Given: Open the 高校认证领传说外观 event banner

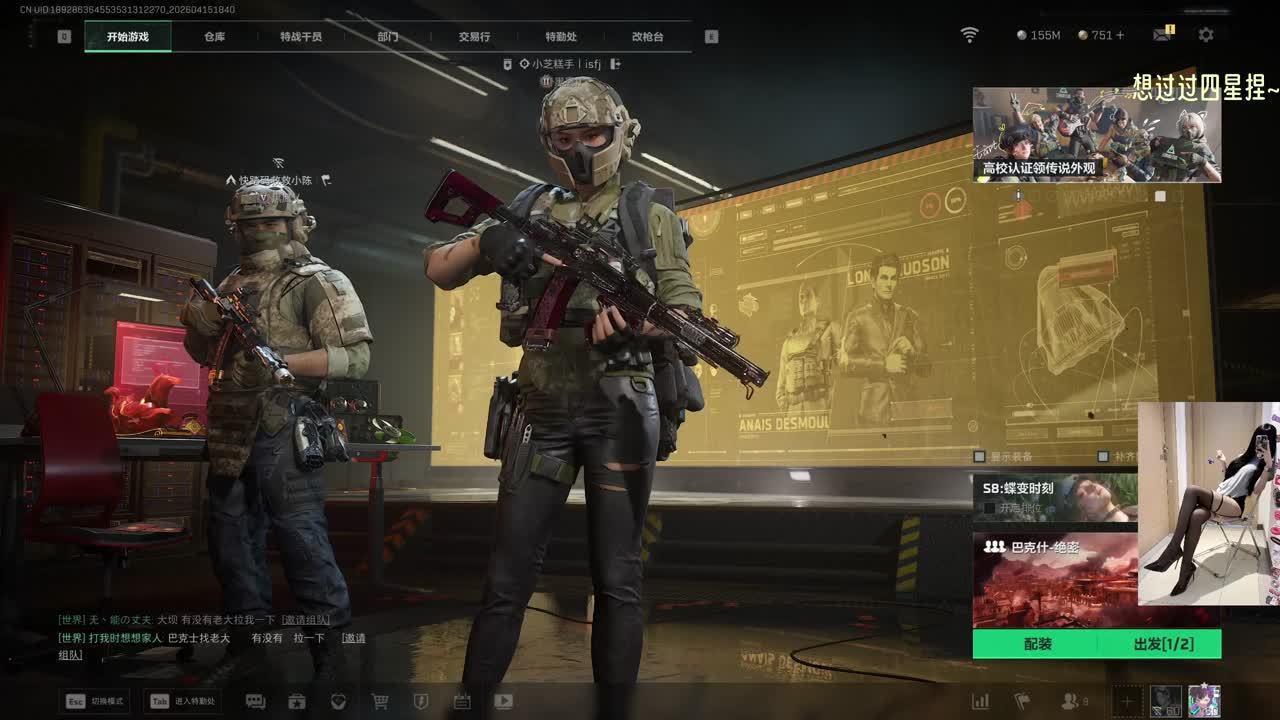Looking at the screenshot, I should (1096, 134).
